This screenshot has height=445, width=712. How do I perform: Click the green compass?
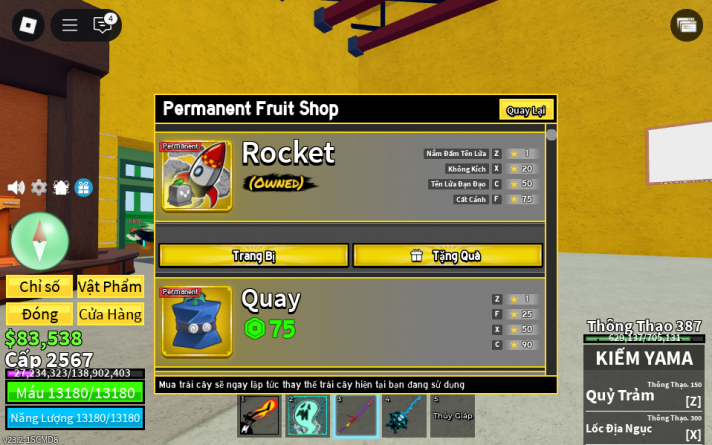[x=40, y=240]
